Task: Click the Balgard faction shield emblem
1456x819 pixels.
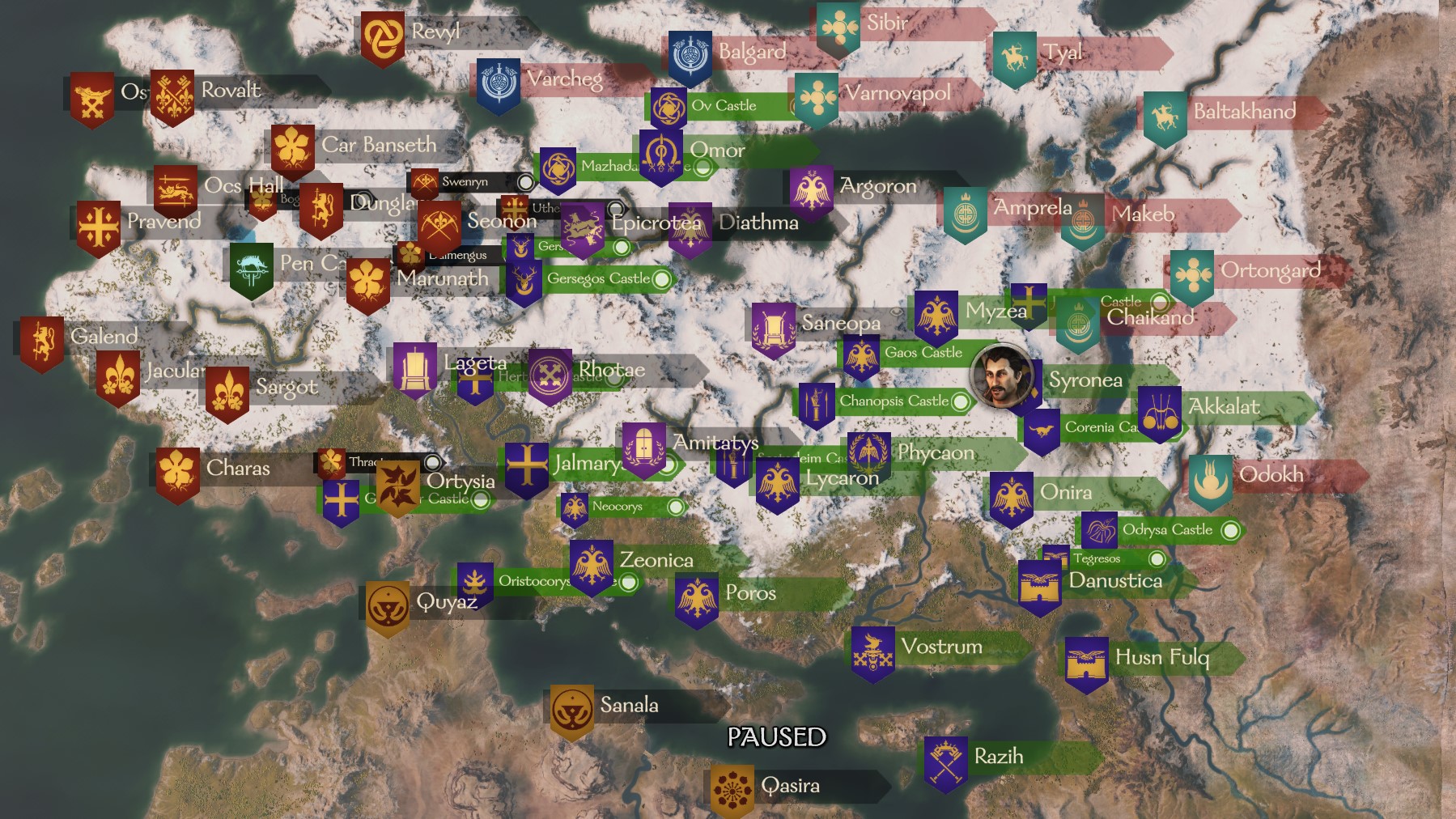Action: (x=689, y=51)
